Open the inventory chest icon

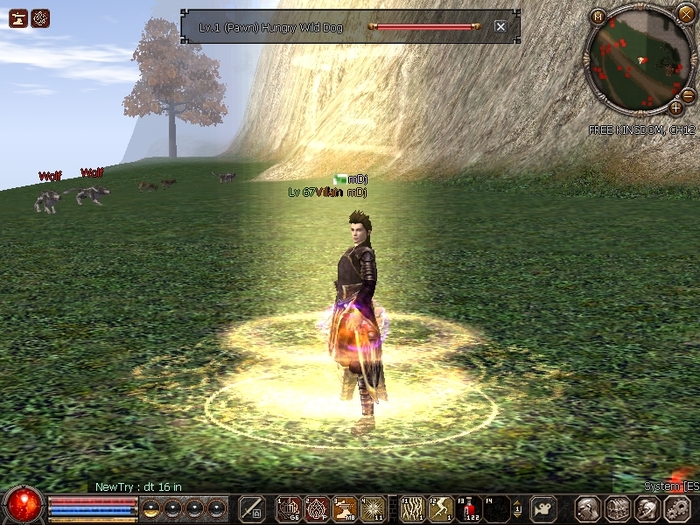[x=618, y=508]
